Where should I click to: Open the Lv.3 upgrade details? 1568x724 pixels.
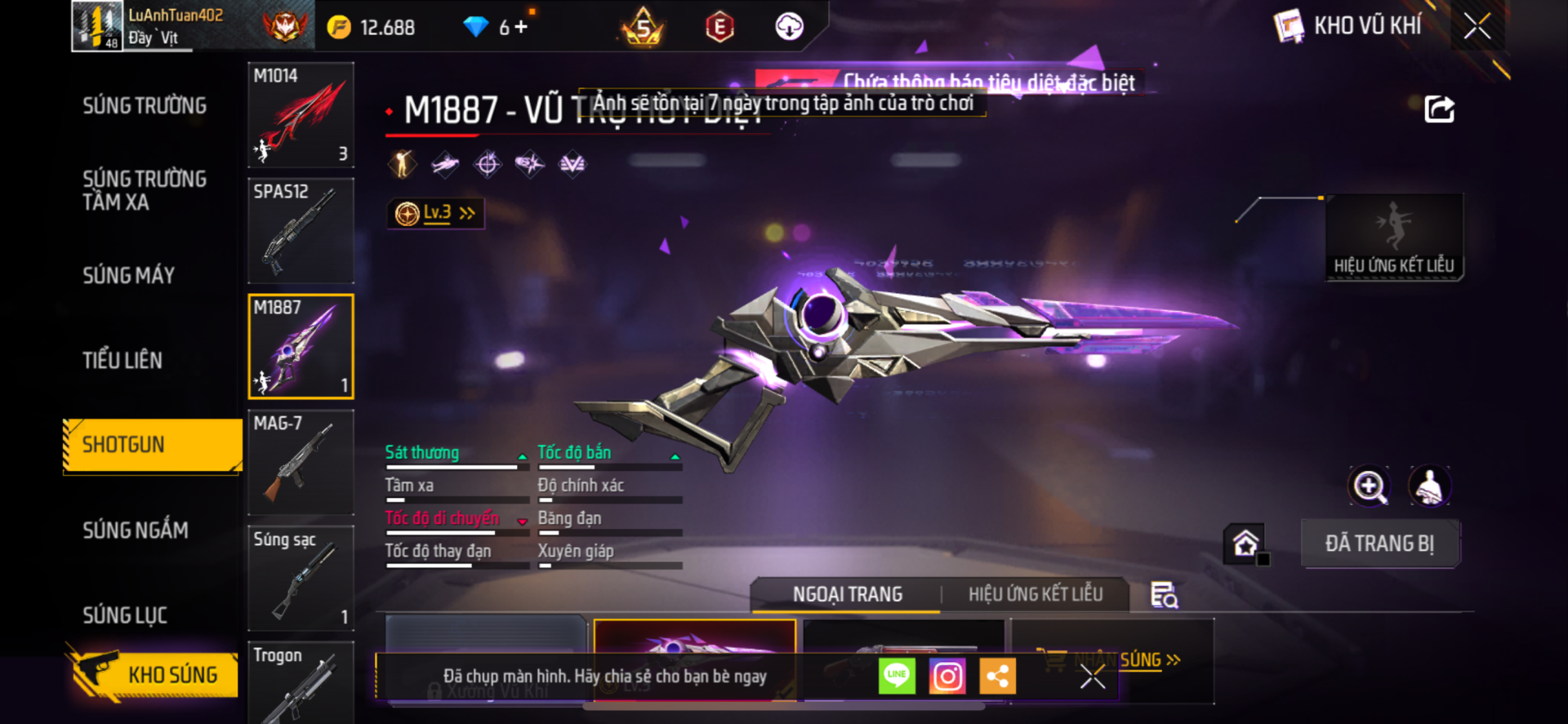click(436, 214)
